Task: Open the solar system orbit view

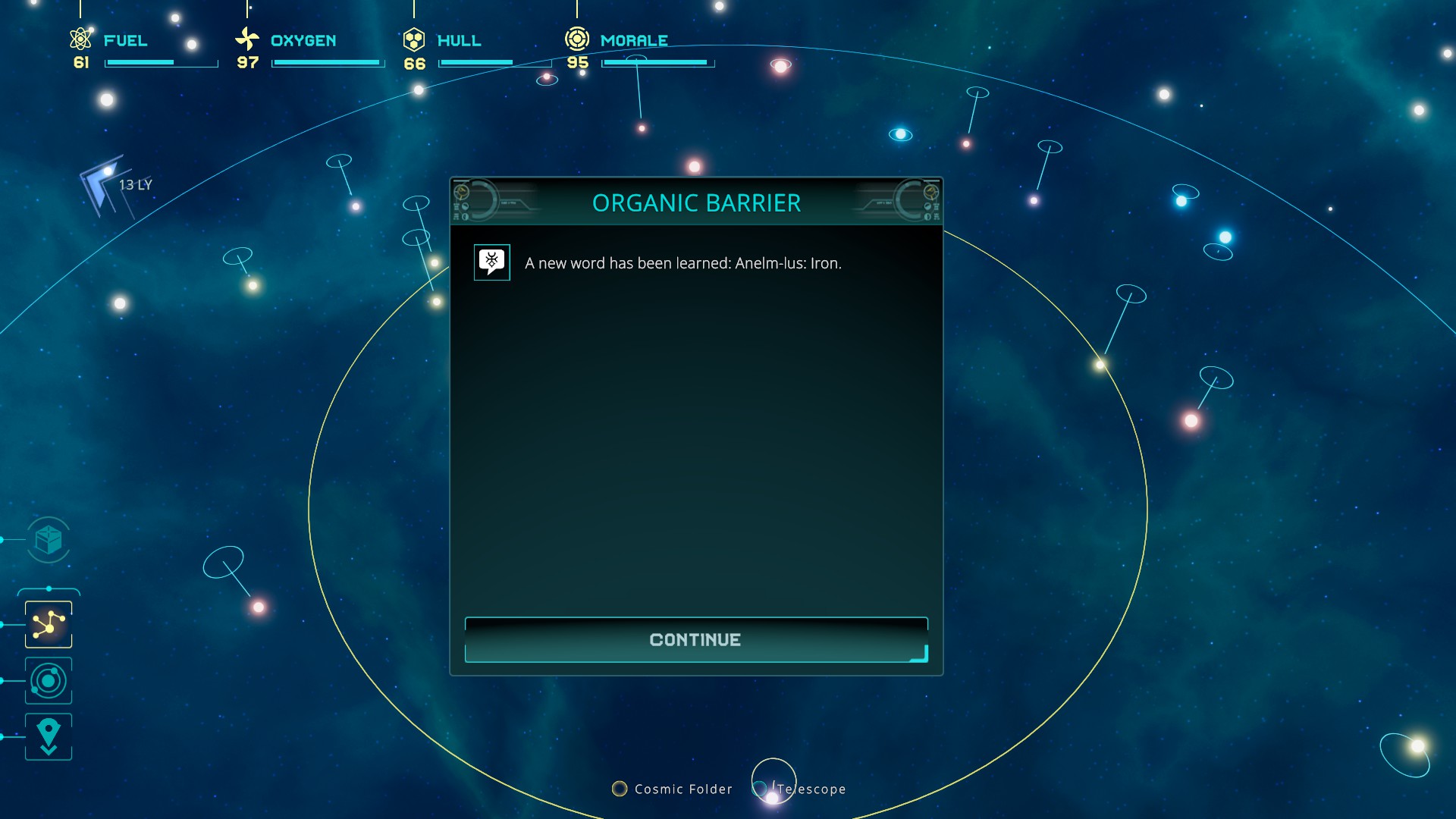Action: [49, 681]
